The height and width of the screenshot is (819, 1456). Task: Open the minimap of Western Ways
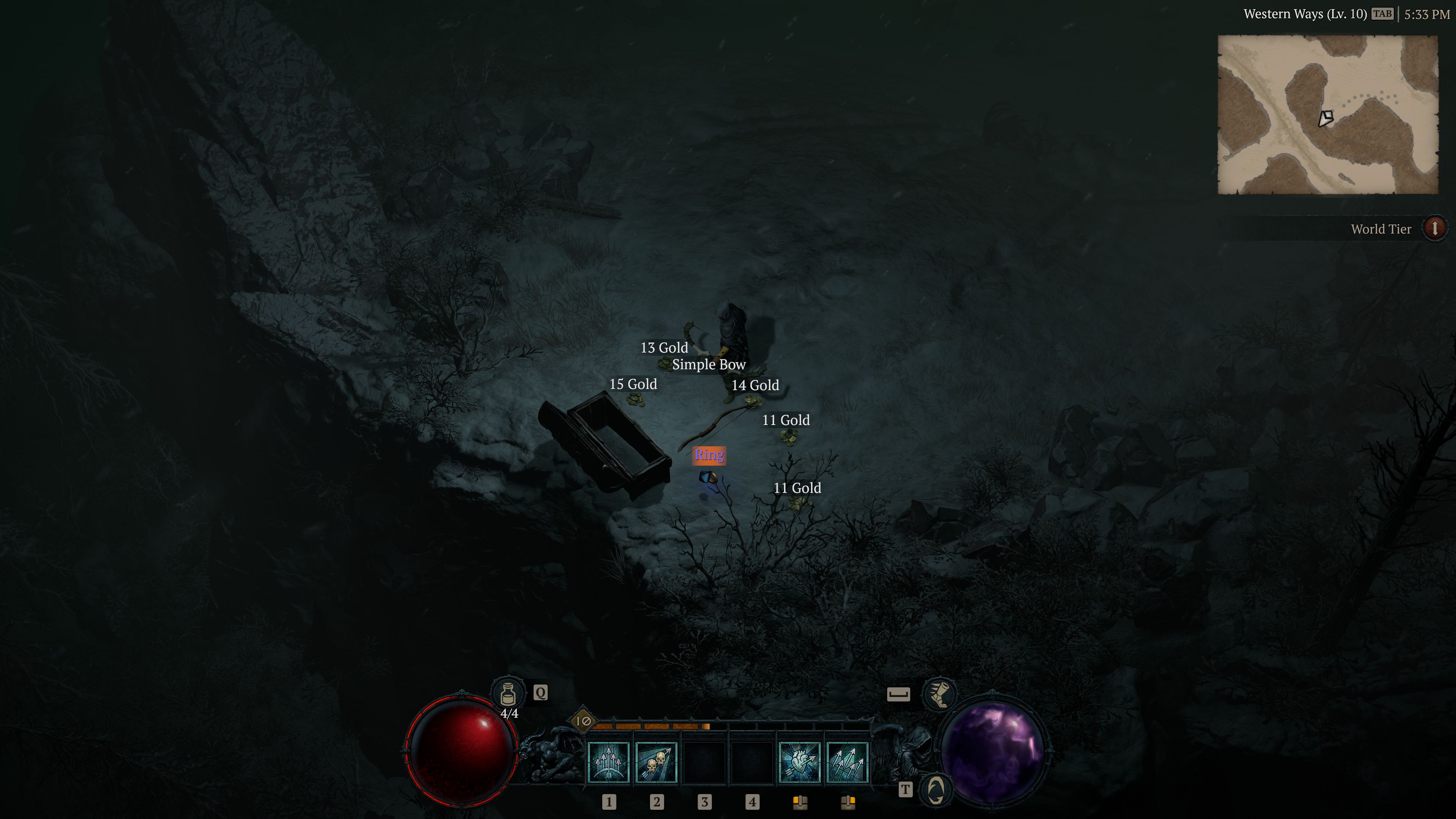point(1327,115)
